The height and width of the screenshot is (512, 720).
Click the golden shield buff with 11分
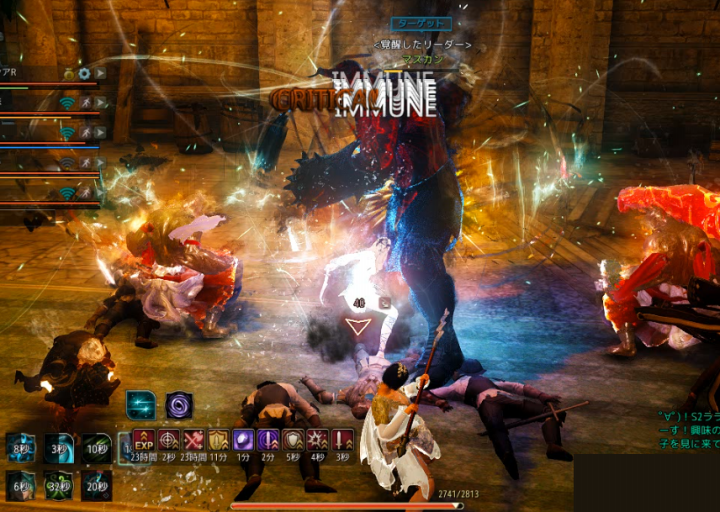[x=218, y=439]
